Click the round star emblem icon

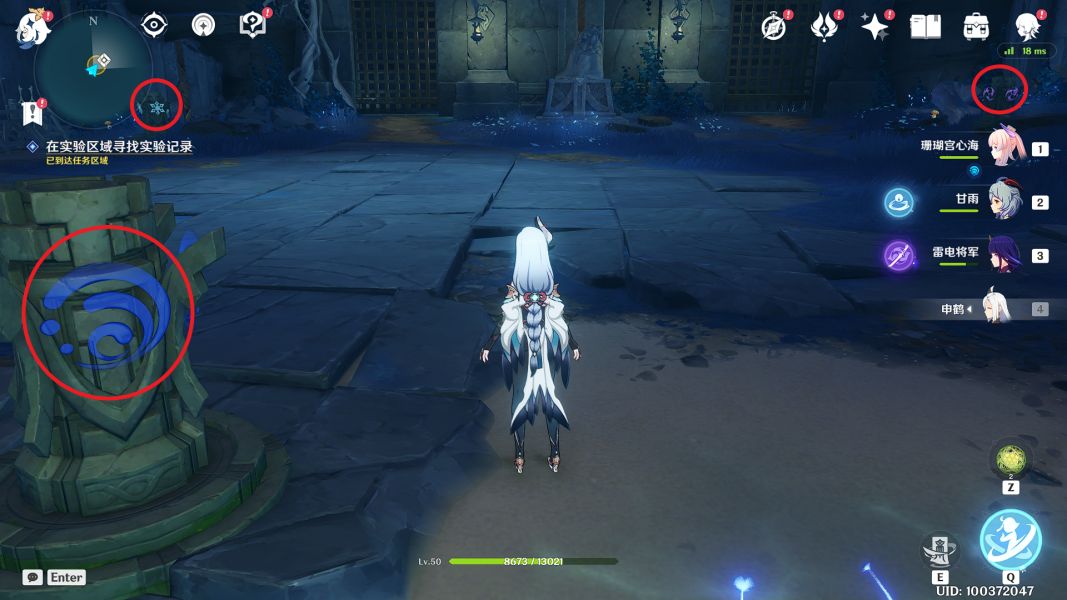pyautogui.click(x=204, y=25)
